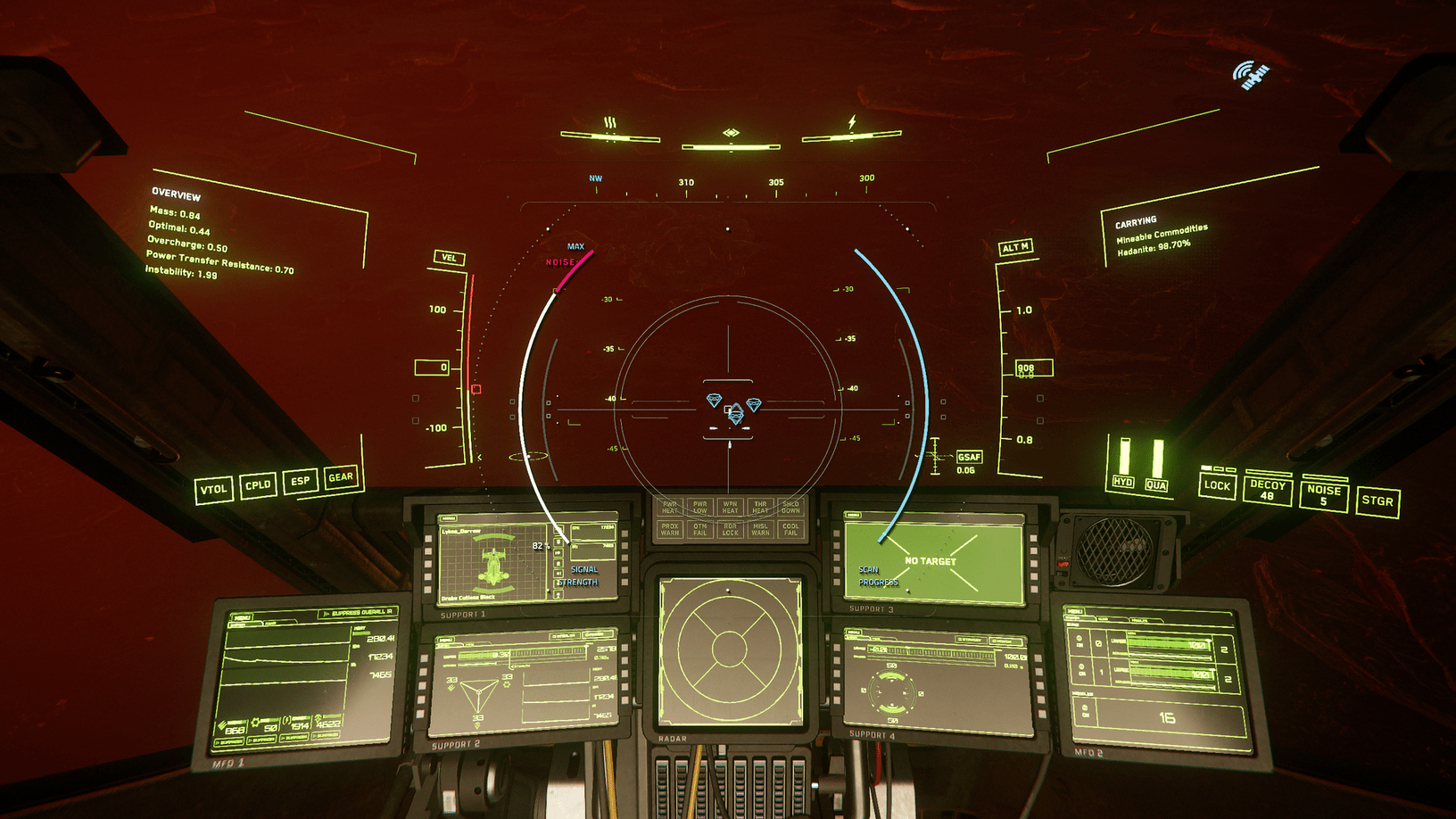Image resolution: width=1456 pixels, height=819 pixels.
Task: Click the central radar display
Action: [x=729, y=650]
